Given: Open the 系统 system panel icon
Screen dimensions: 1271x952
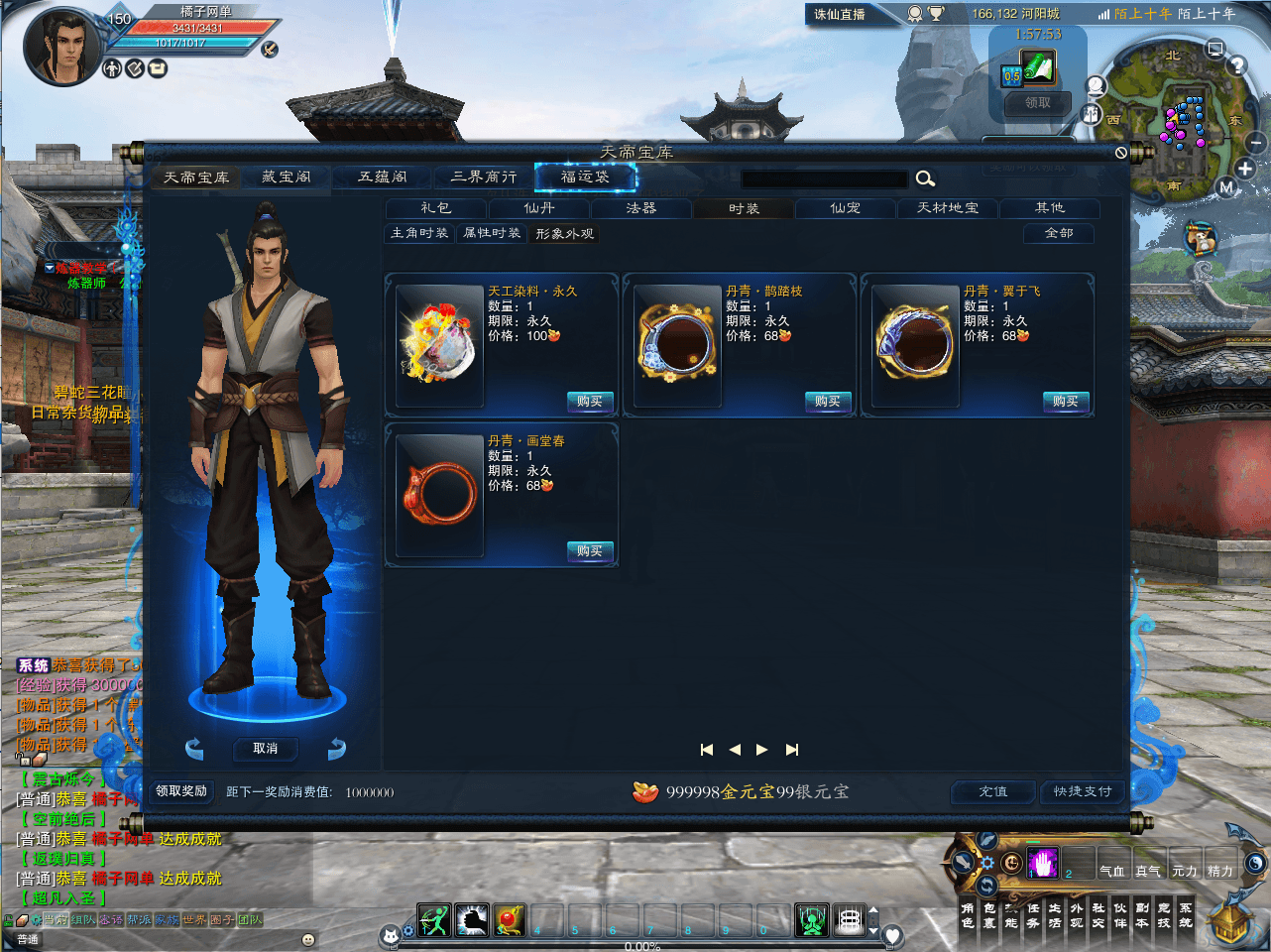Looking at the screenshot, I should tap(1186, 914).
